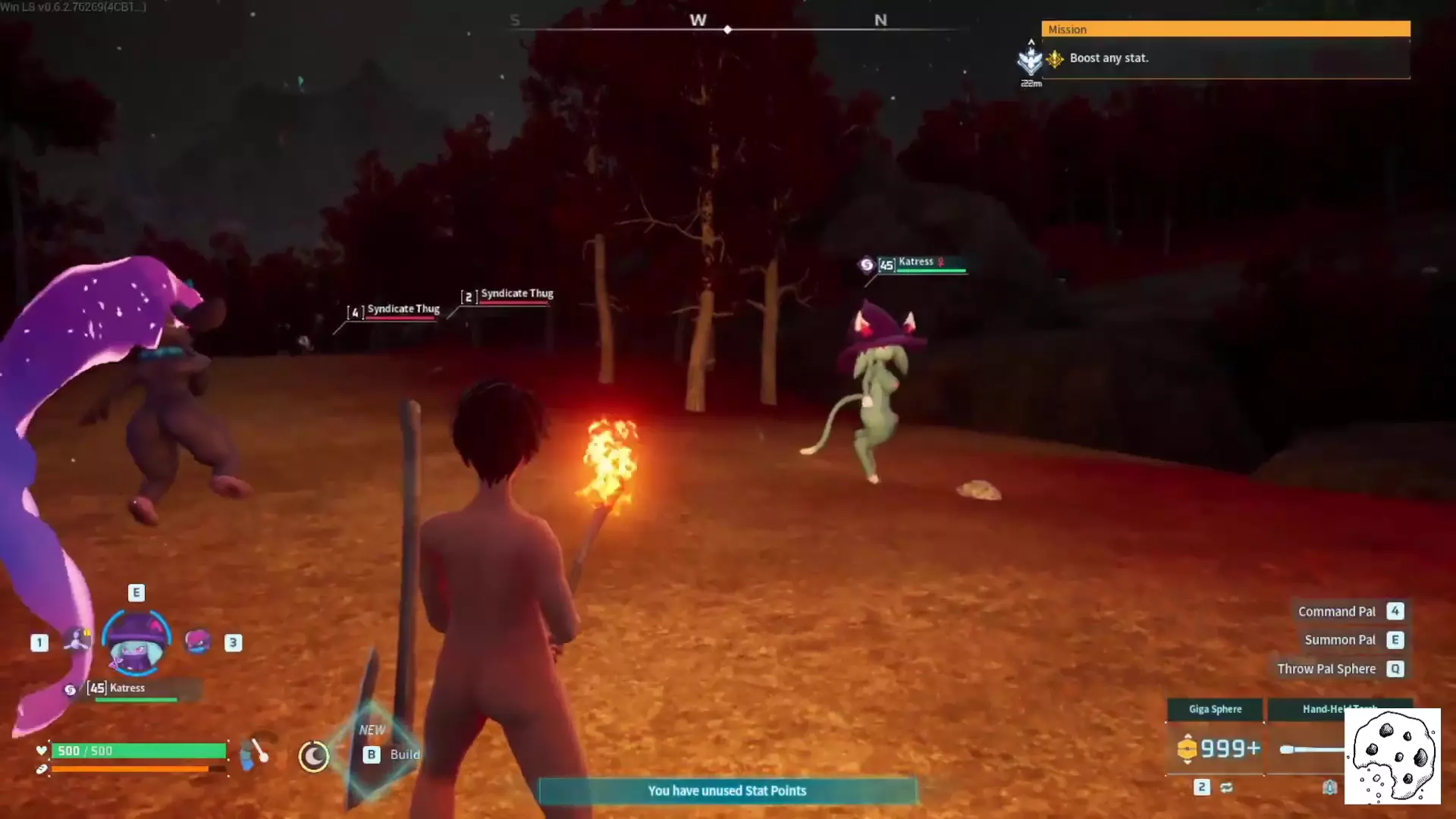
Task: Click the cookie overlay image
Action: [1392, 756]
